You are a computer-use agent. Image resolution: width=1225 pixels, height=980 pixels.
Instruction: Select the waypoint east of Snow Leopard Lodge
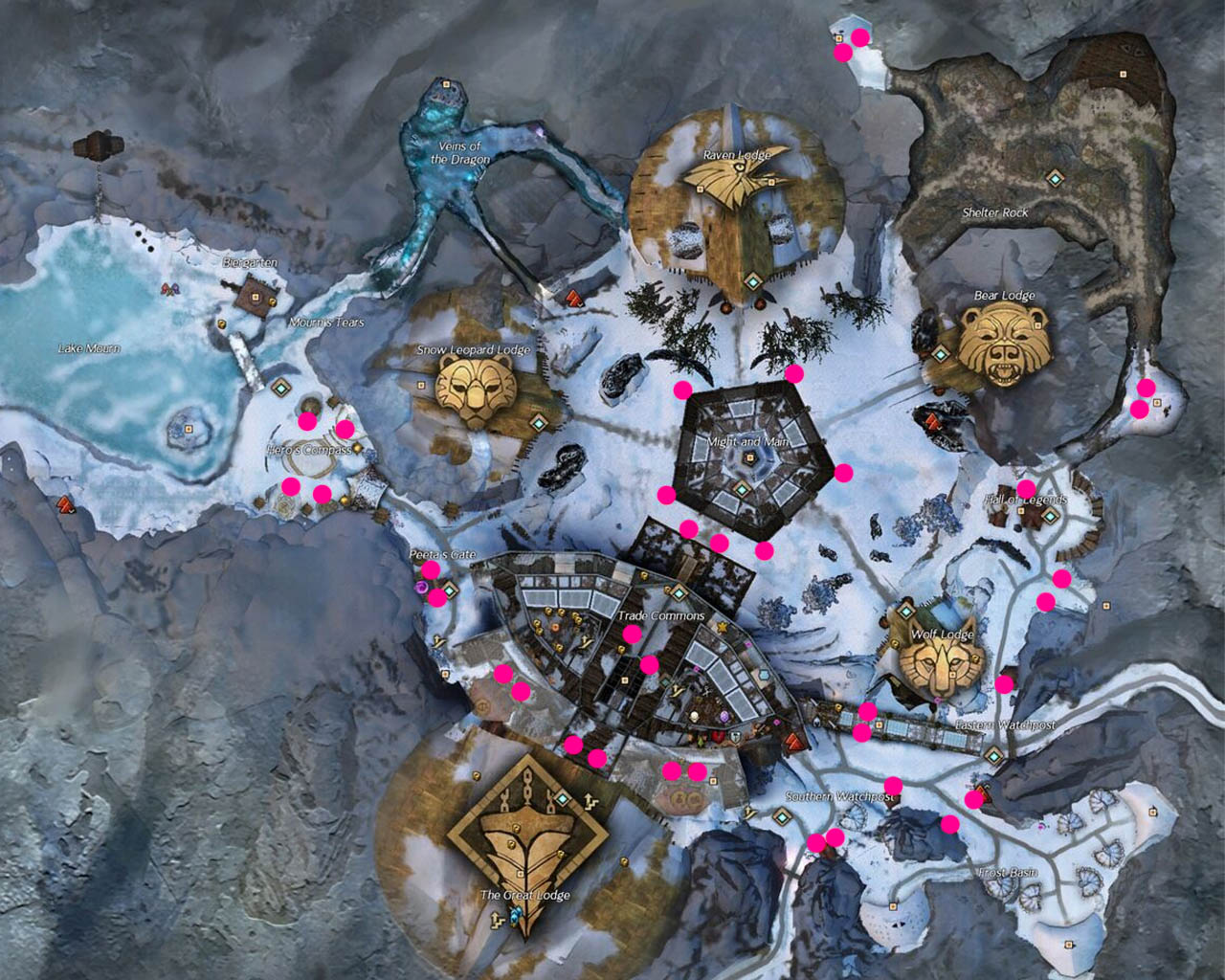click(x=538, y=423)
